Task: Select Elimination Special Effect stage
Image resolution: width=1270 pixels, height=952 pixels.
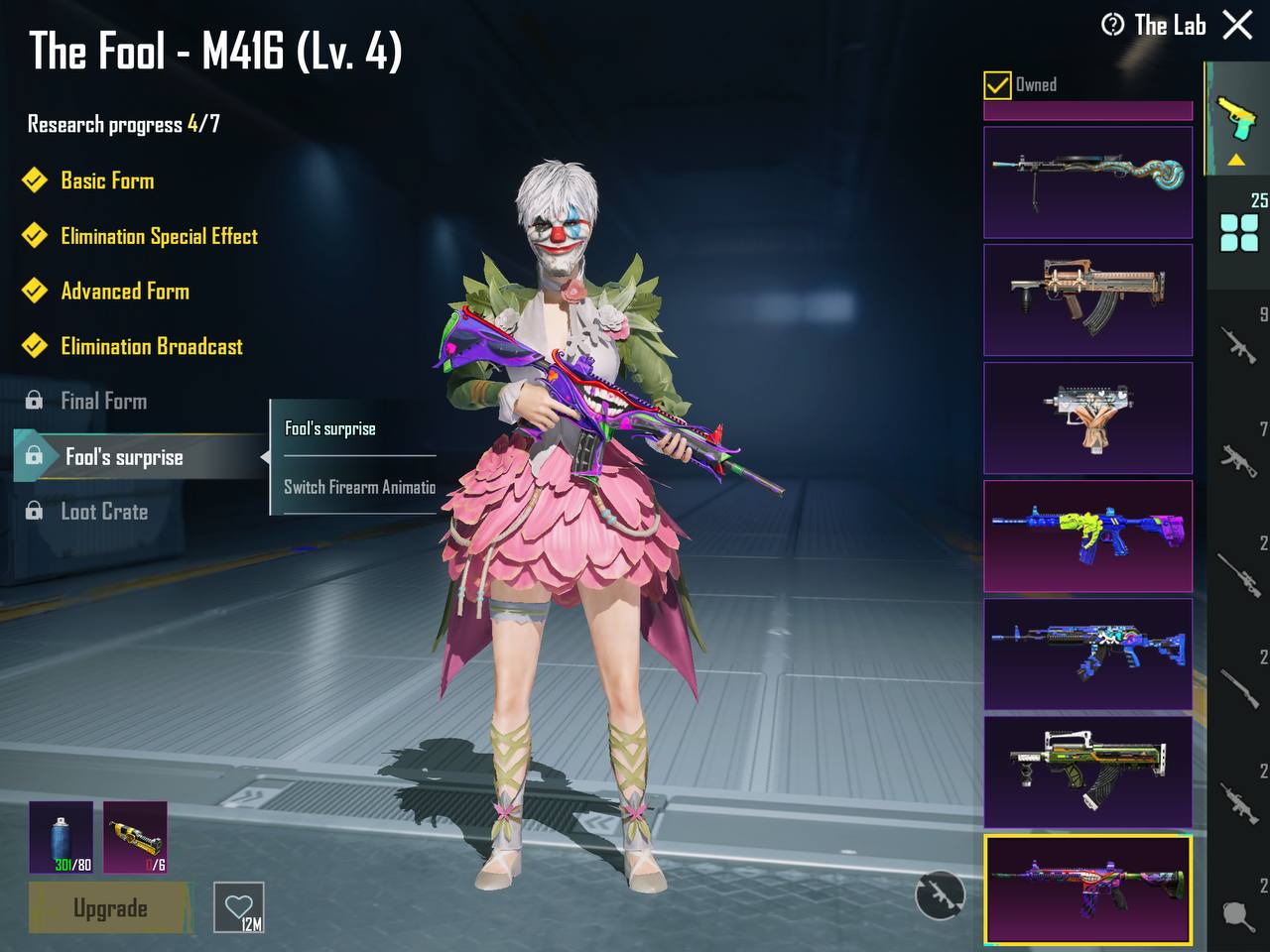Action: [x=159, y=236]
